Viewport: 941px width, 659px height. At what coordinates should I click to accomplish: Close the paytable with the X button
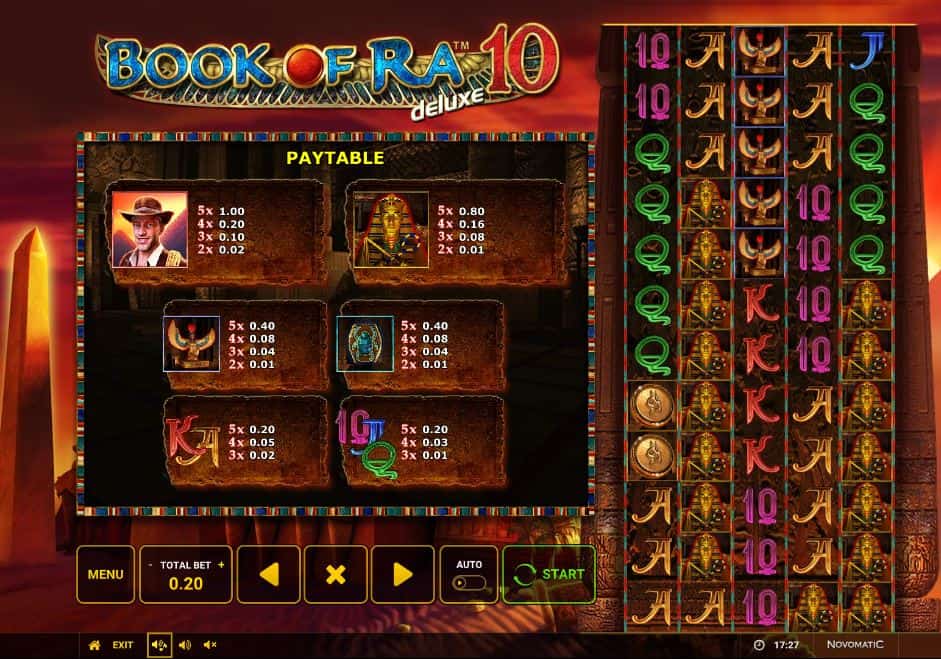point(336,574)
